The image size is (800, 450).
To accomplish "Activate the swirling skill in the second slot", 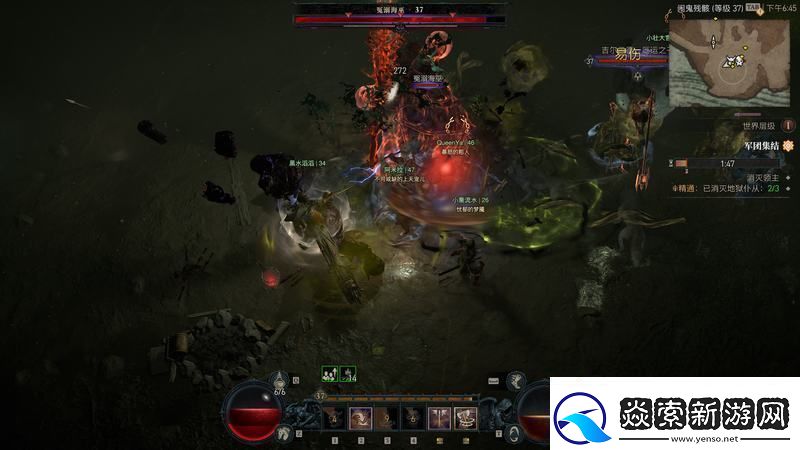I will pos(362,417).
